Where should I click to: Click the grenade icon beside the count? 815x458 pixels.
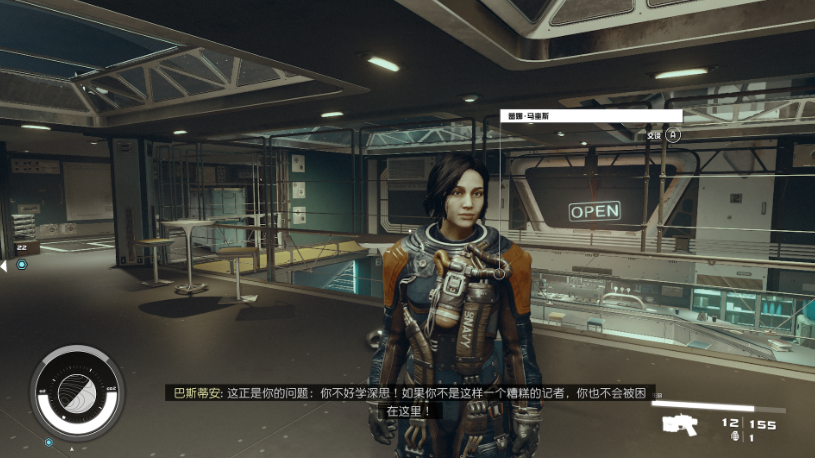[735, 437]
